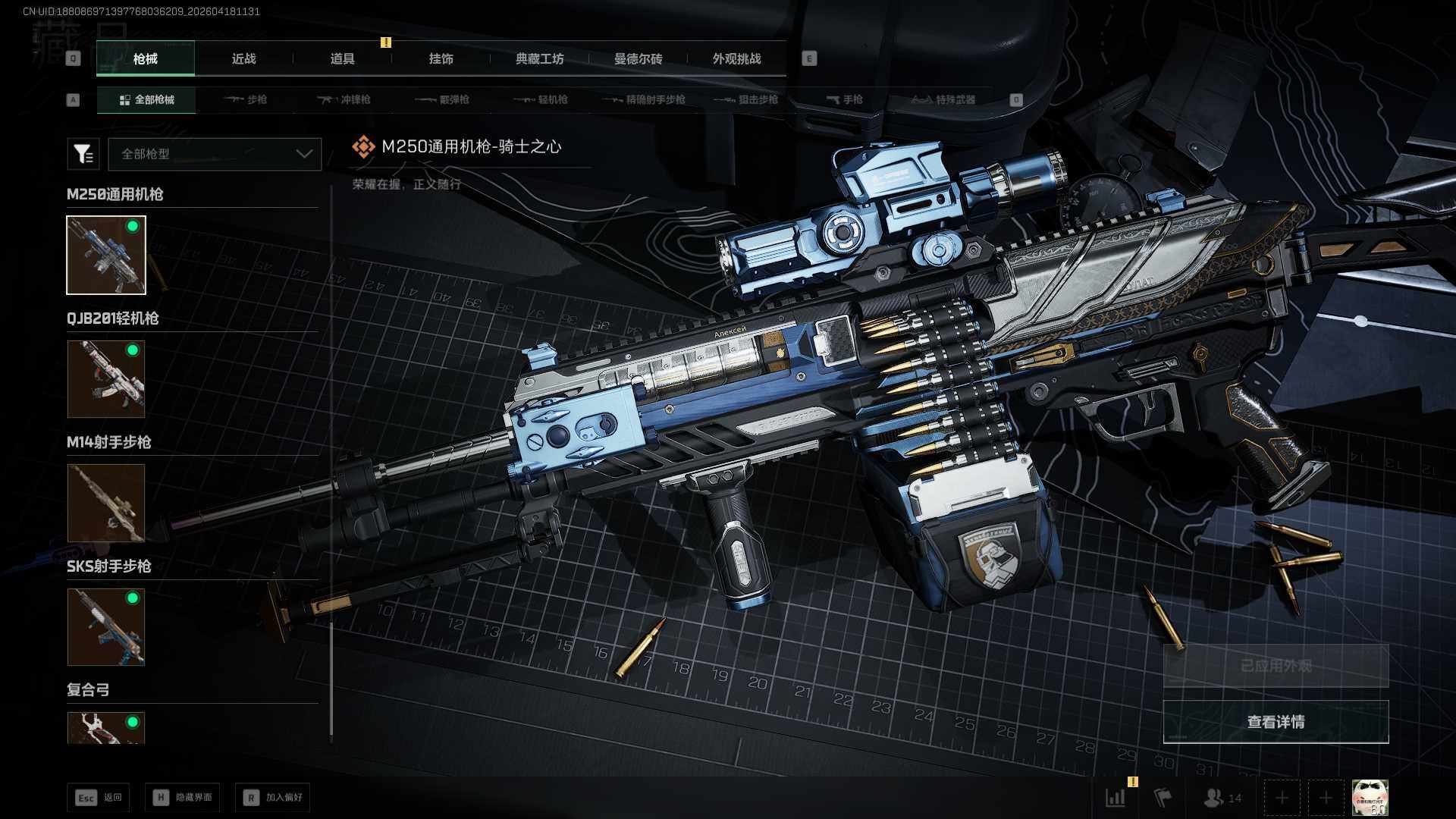Click the filter funnel icon

(83, 154)
